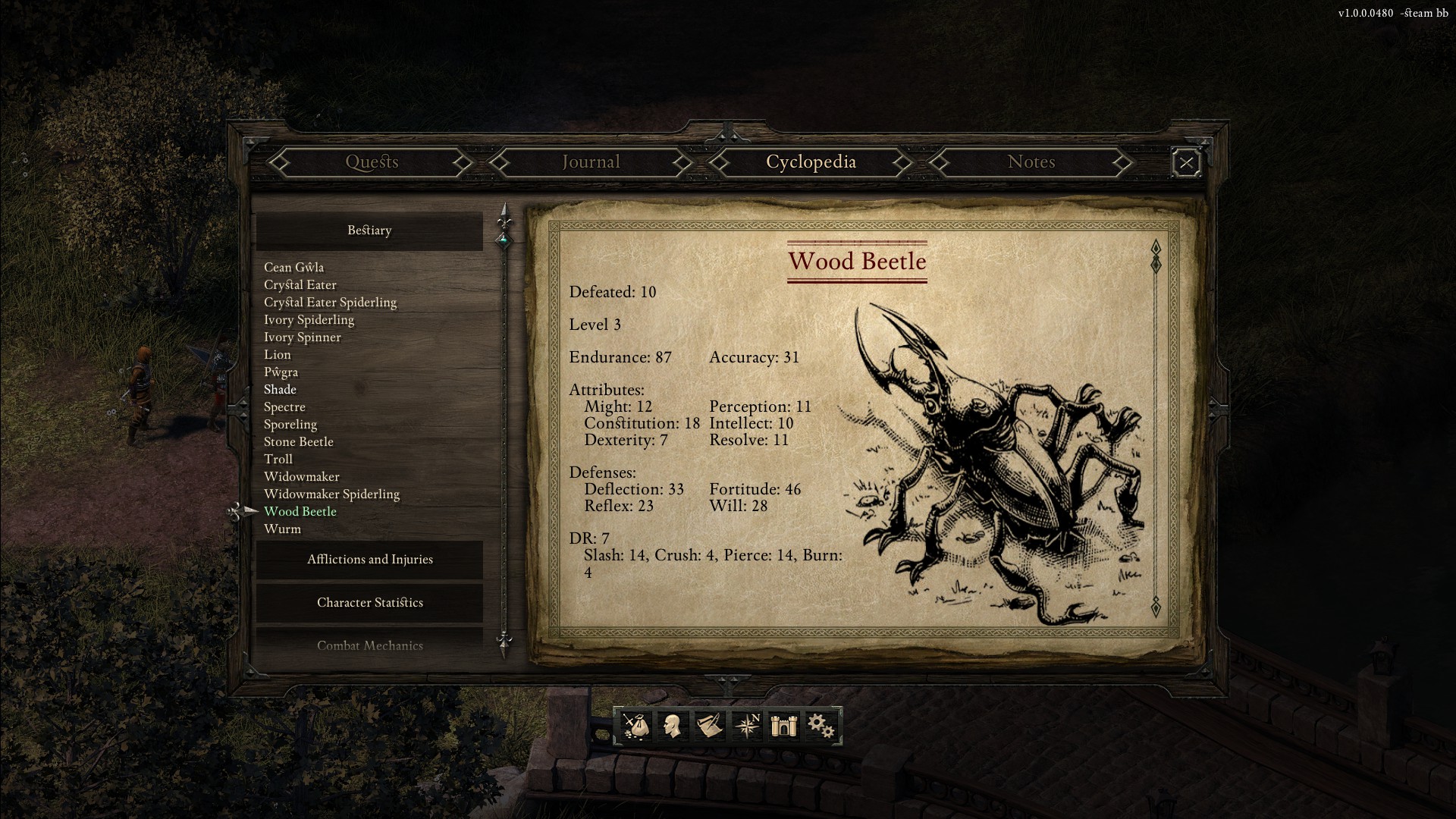Select Crystal Eater Spiderling entry

pyautogui.click(x=330, y=303)
